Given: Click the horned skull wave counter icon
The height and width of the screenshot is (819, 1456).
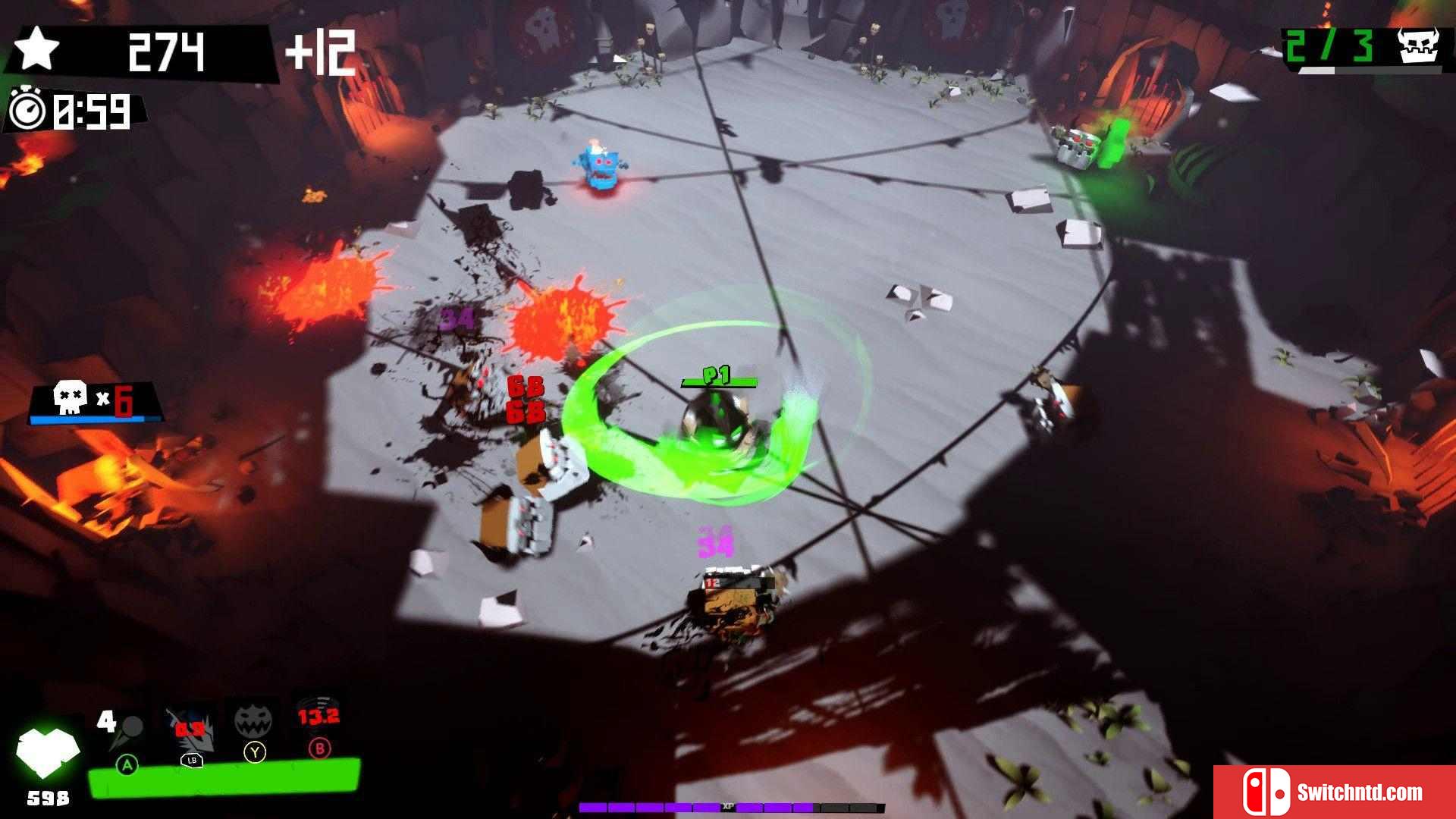Looking at the screenshot, I should (1418, 45).
